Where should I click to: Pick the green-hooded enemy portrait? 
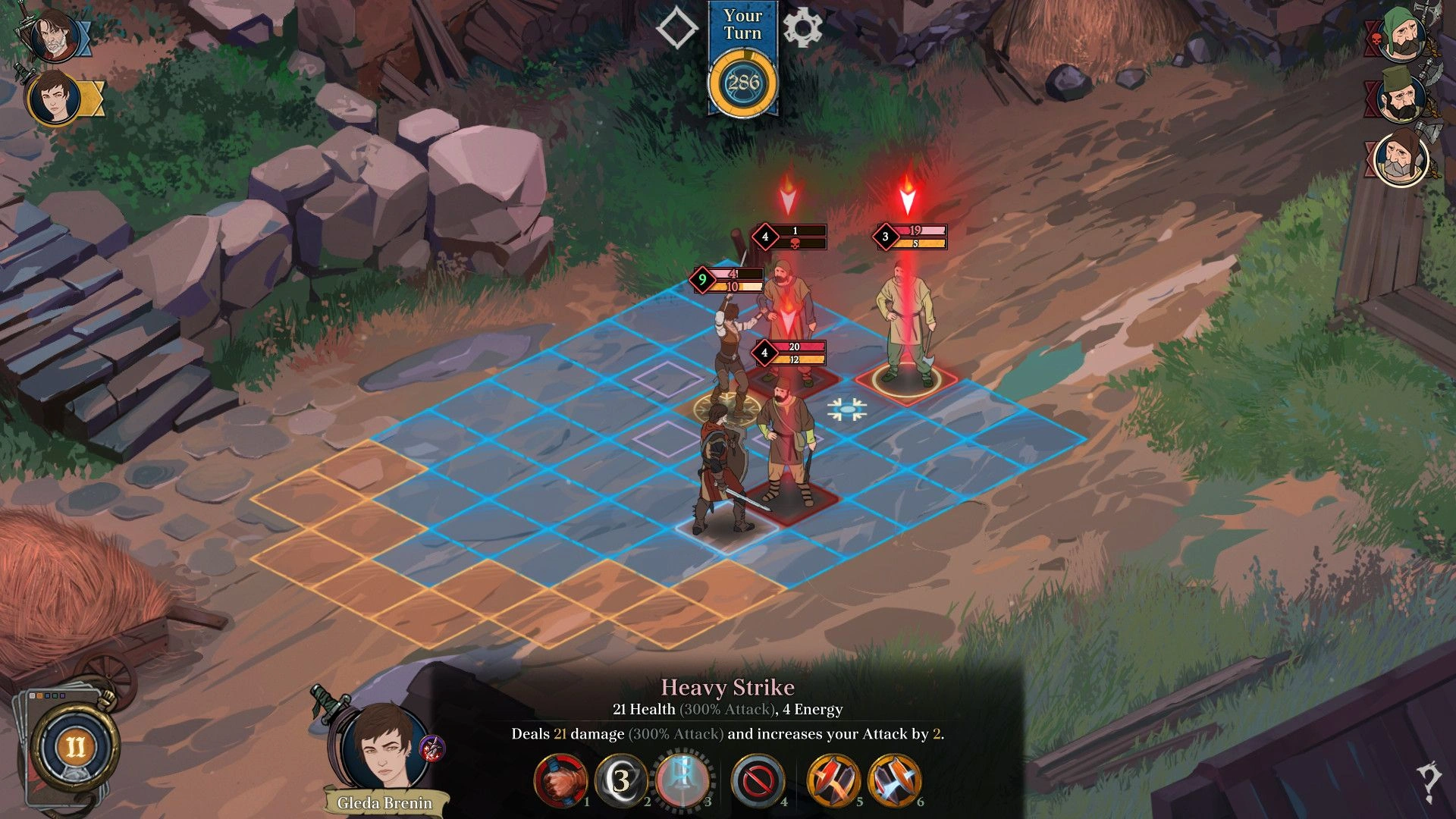(1402, 34)
